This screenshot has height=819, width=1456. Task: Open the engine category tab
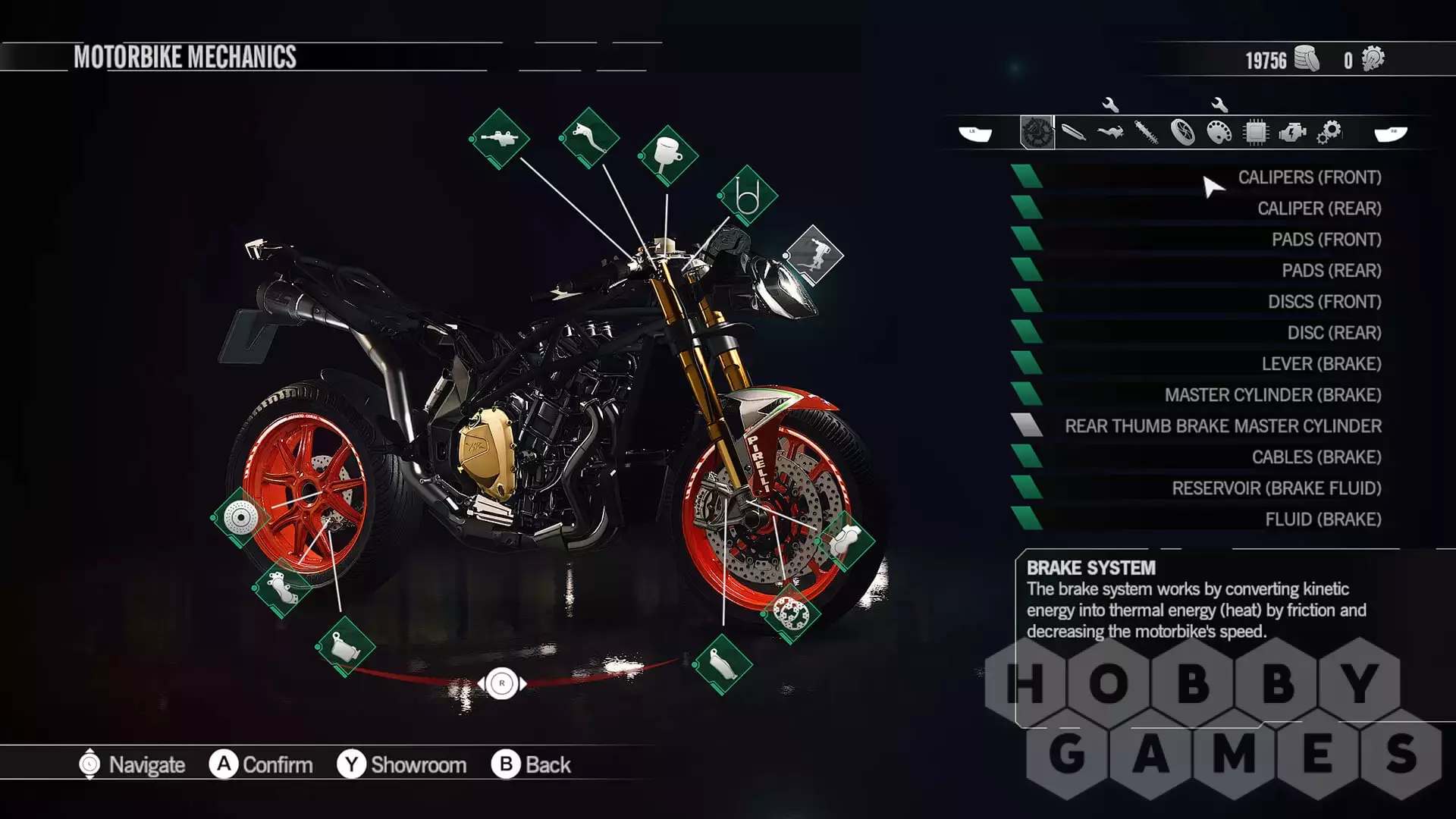pos(1292,133)
